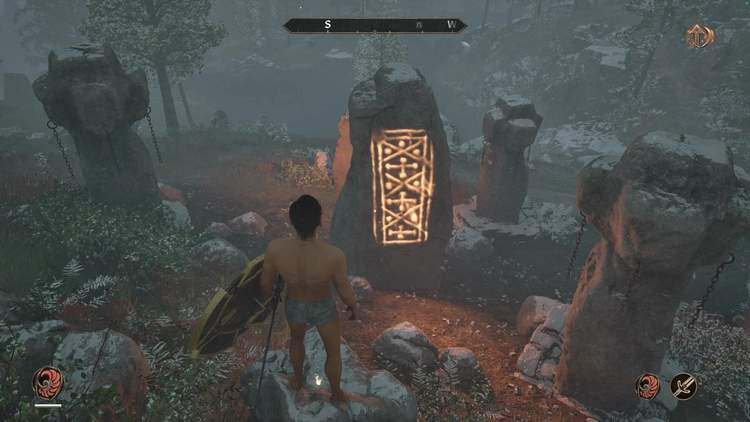750x422 pixels.
Task: Click the red spiral icon beside the sword
Action: pyautogui.click(x=649, y=386)
